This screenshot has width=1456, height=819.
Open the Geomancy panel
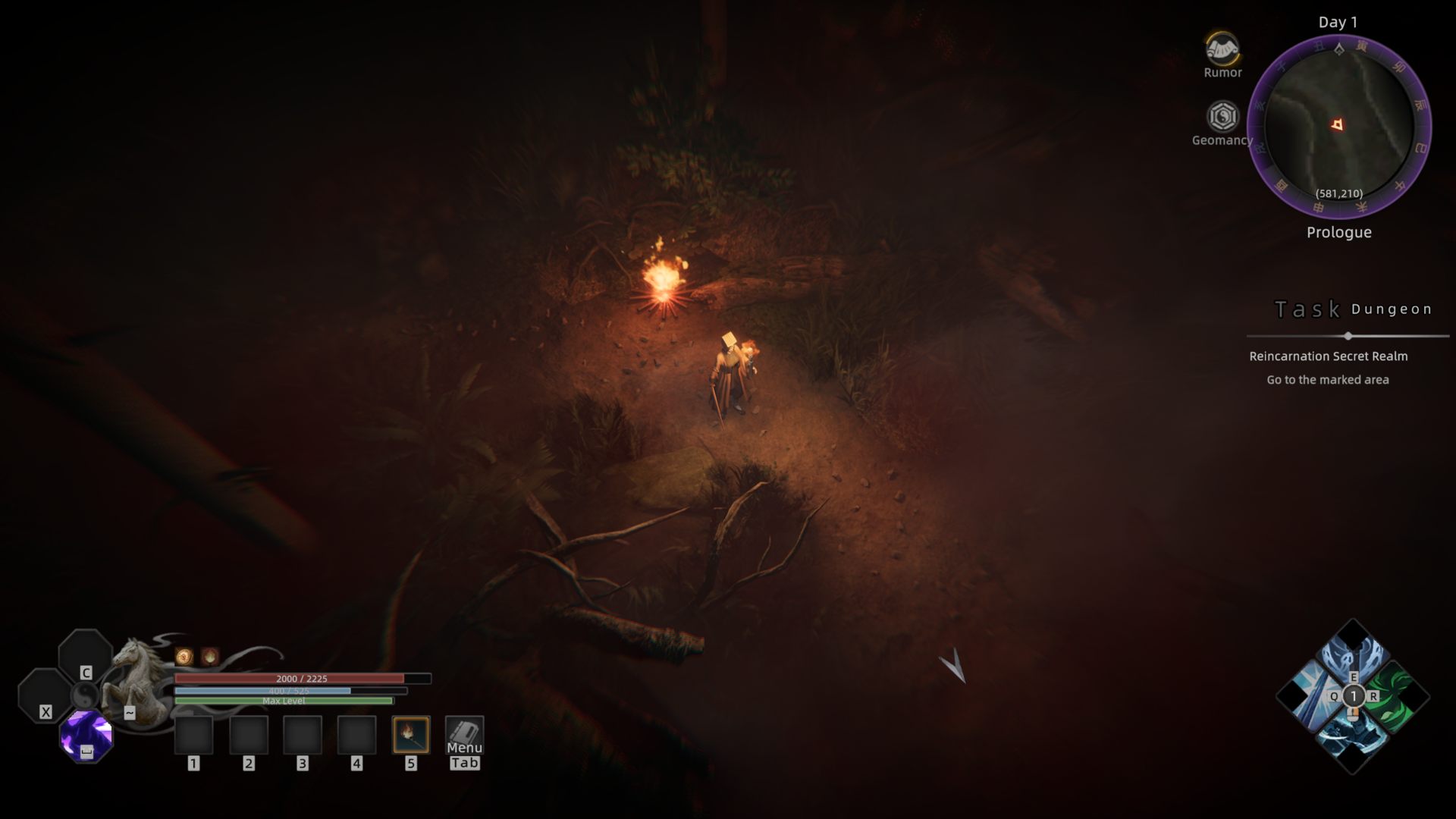[x=1222, y=118]
